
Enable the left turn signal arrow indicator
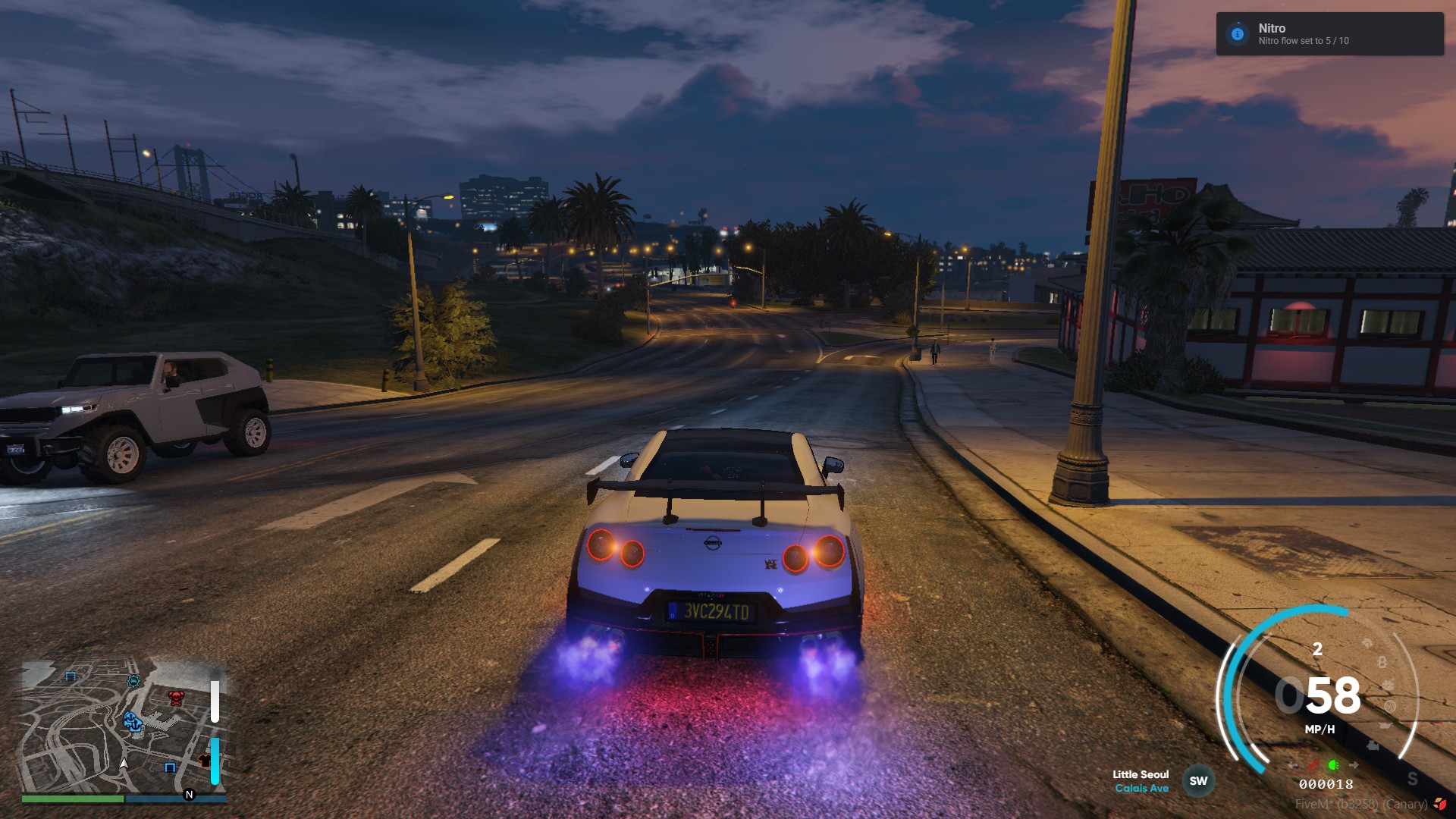pyautogui.click(x=1292, y=765)
